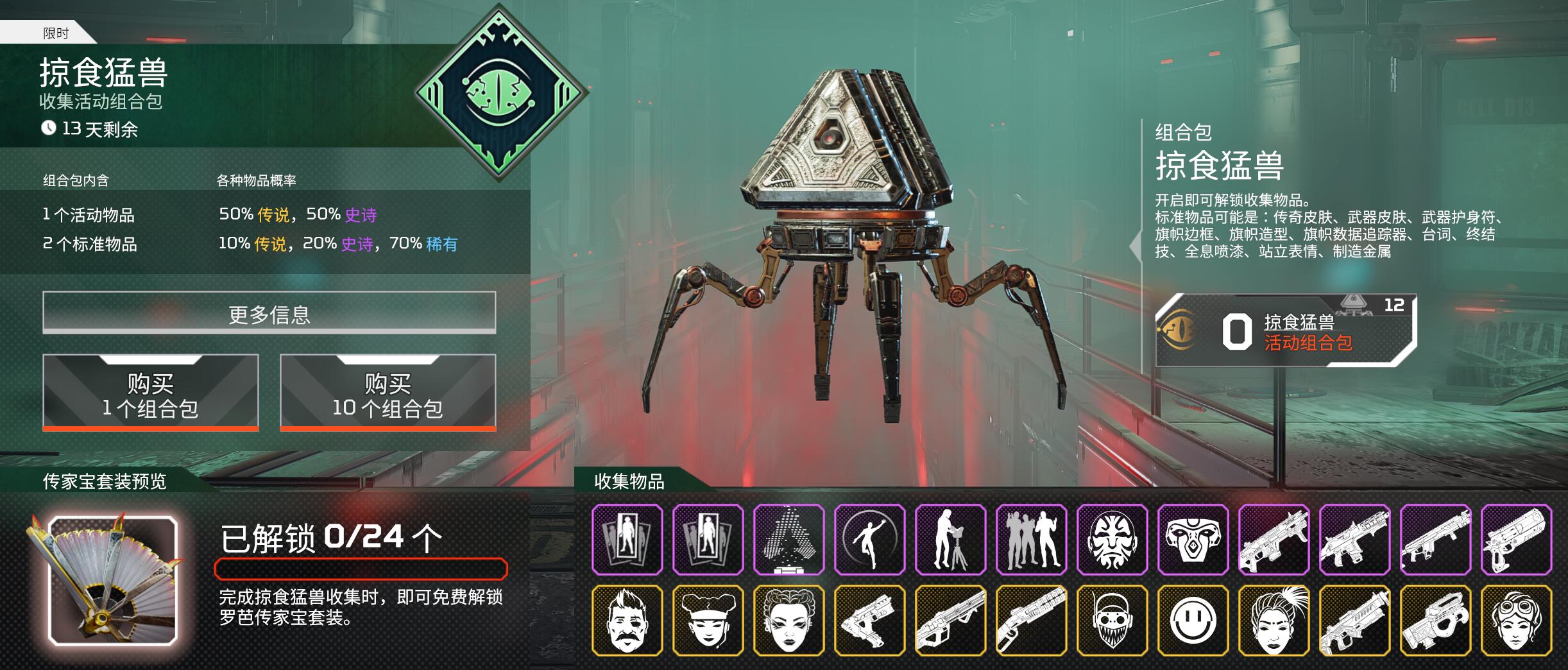This screenshot has width=1568, height=670.
Task: Choose the chef hat face skin
Action: tap(708, 620)
